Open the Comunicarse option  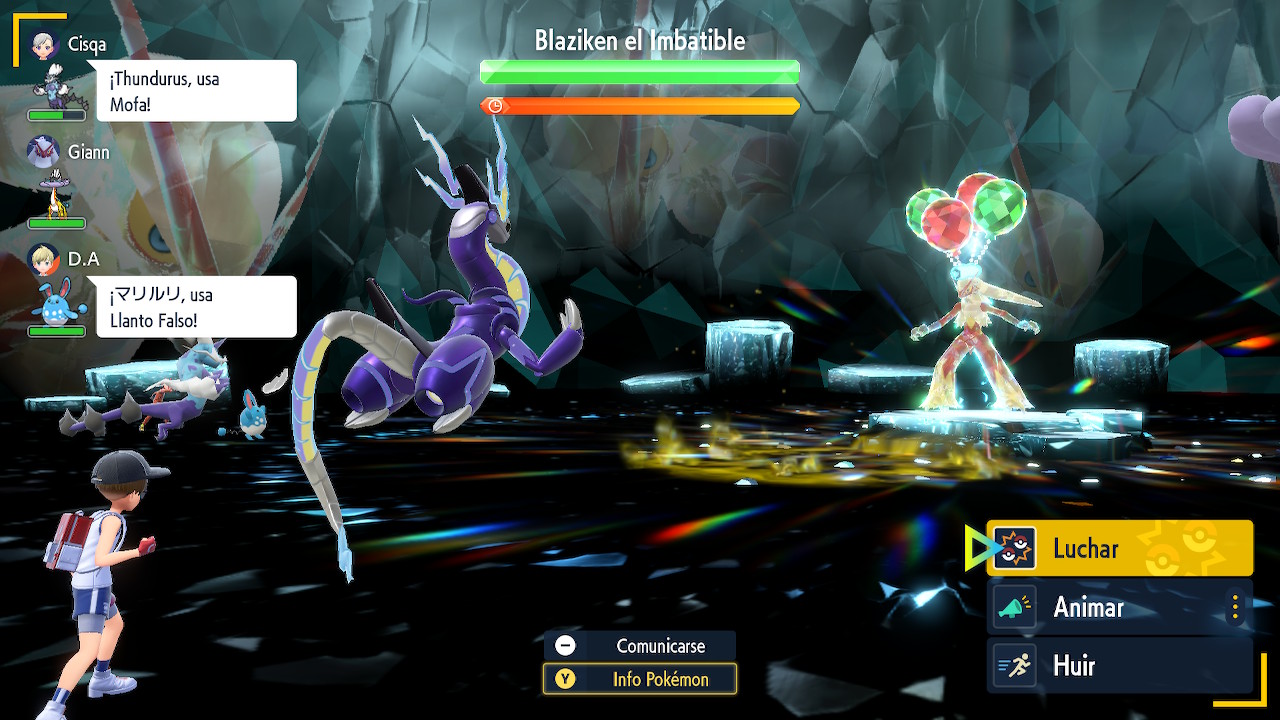[640, 646]
